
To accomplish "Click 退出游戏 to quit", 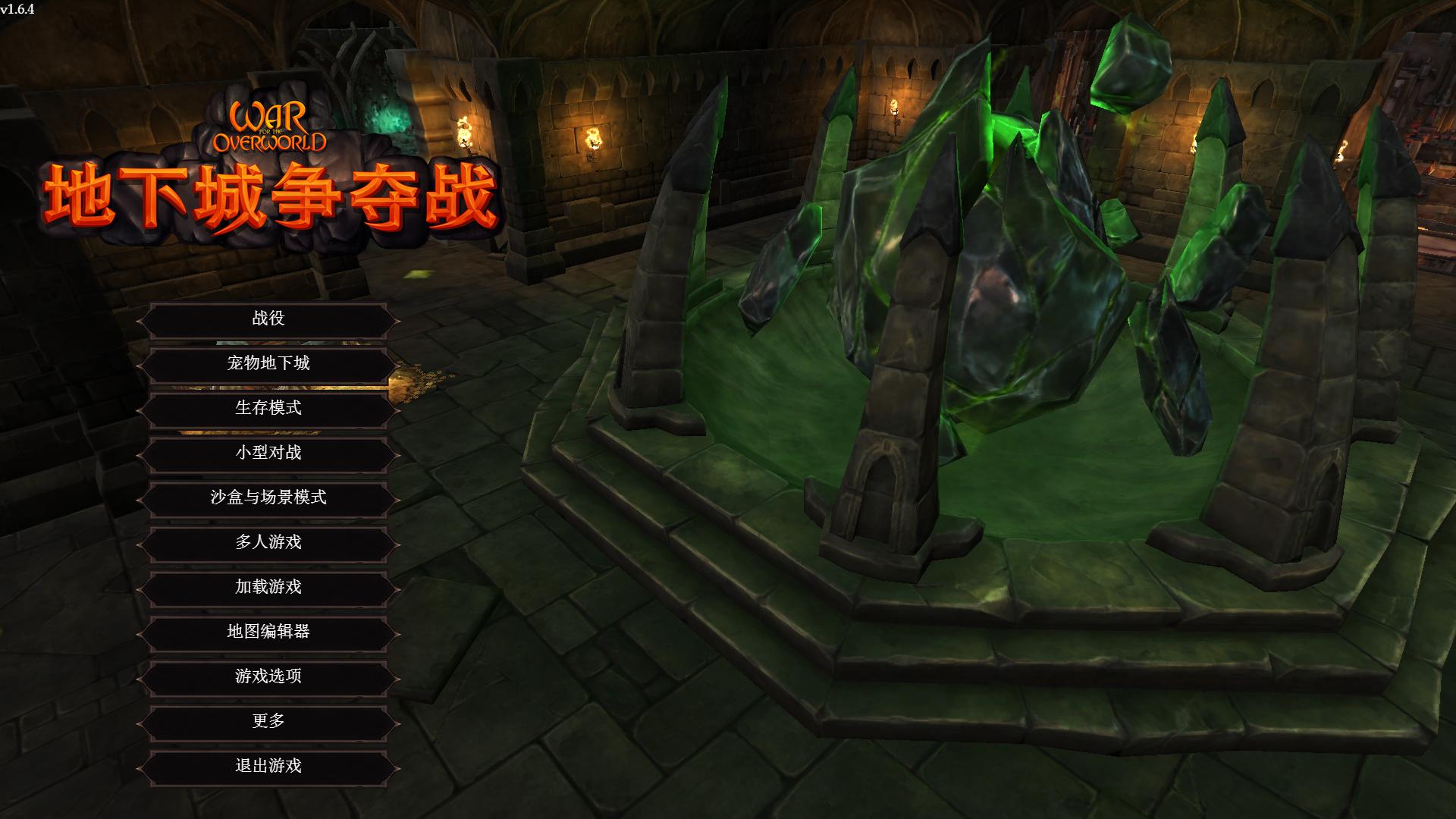I will pyautogui.click(x=270, y=767).
